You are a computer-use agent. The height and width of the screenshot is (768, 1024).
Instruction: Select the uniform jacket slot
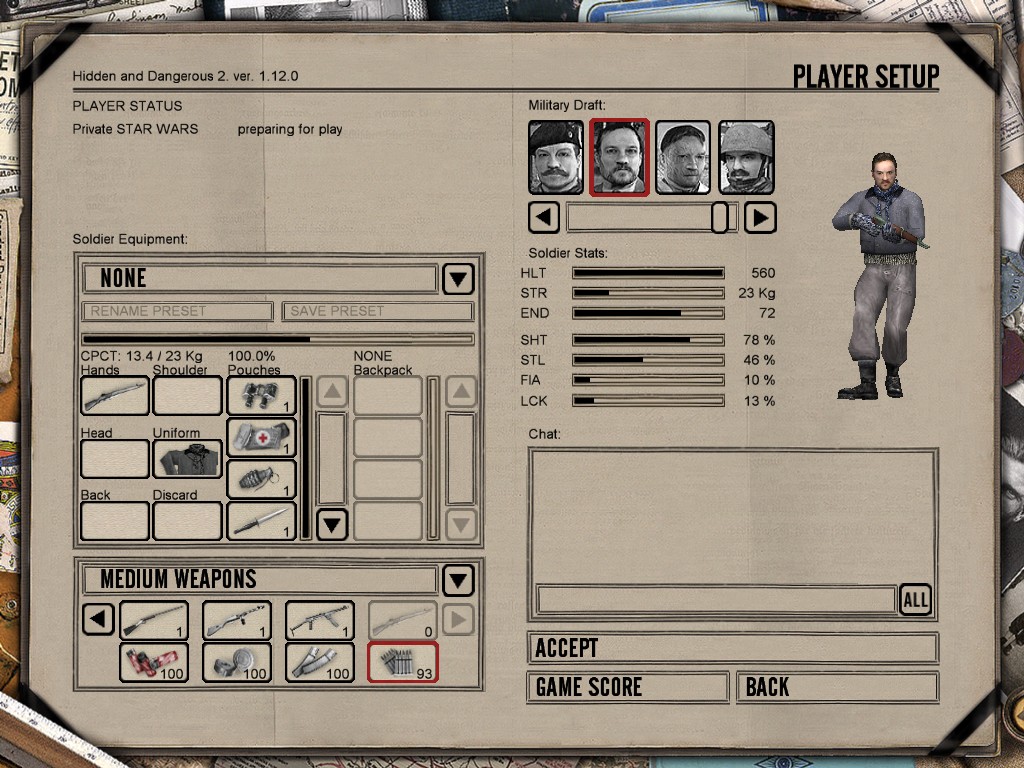(187, 459)
